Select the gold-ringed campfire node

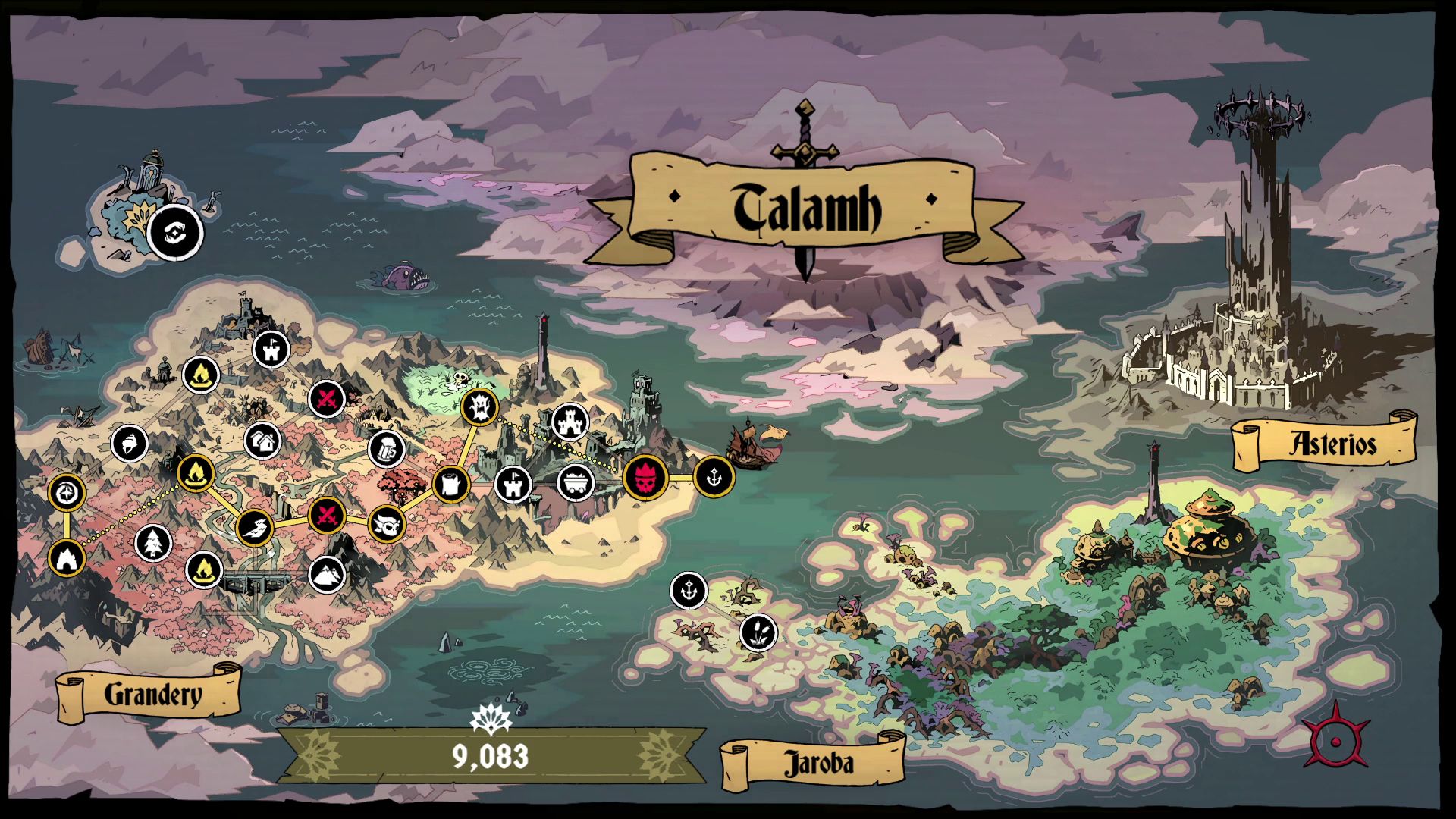196,472
